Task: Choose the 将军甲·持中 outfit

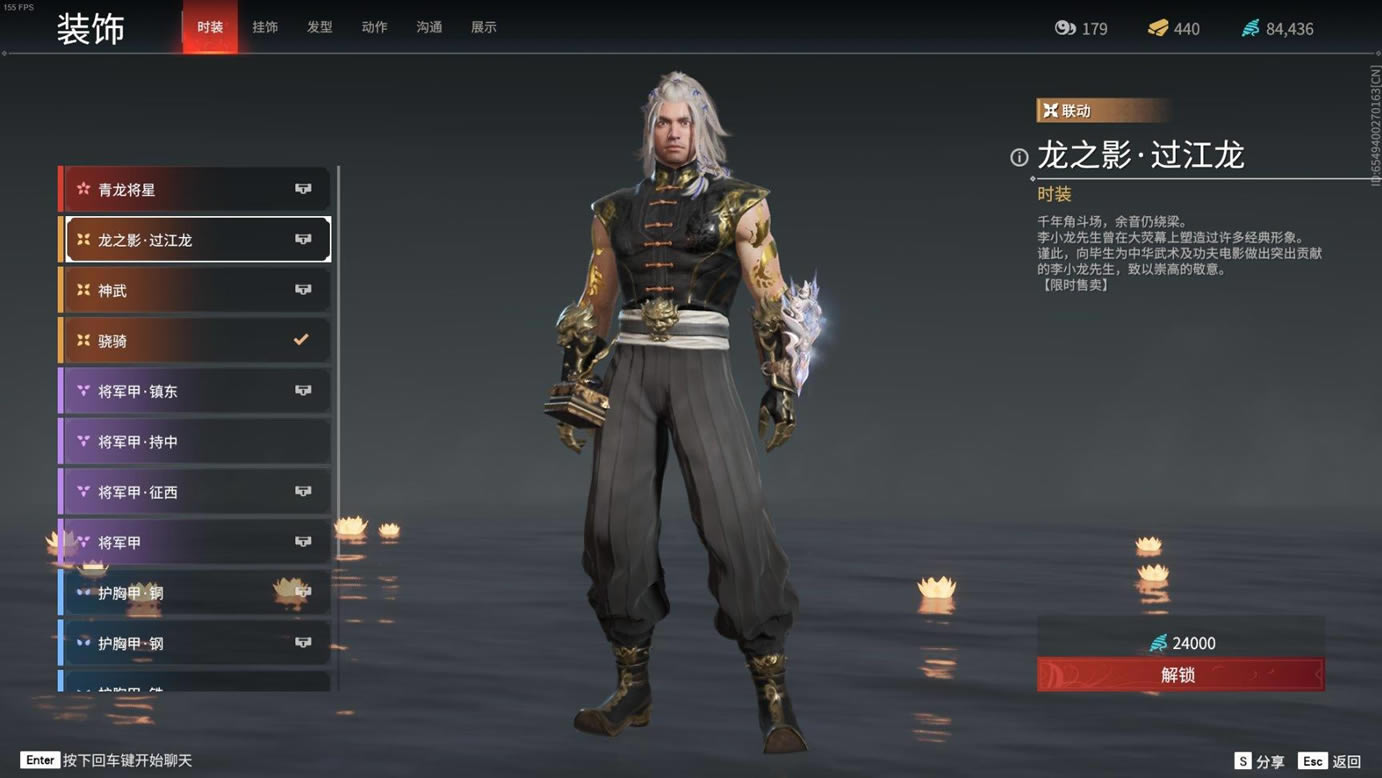Action: [x=196, y=442]
